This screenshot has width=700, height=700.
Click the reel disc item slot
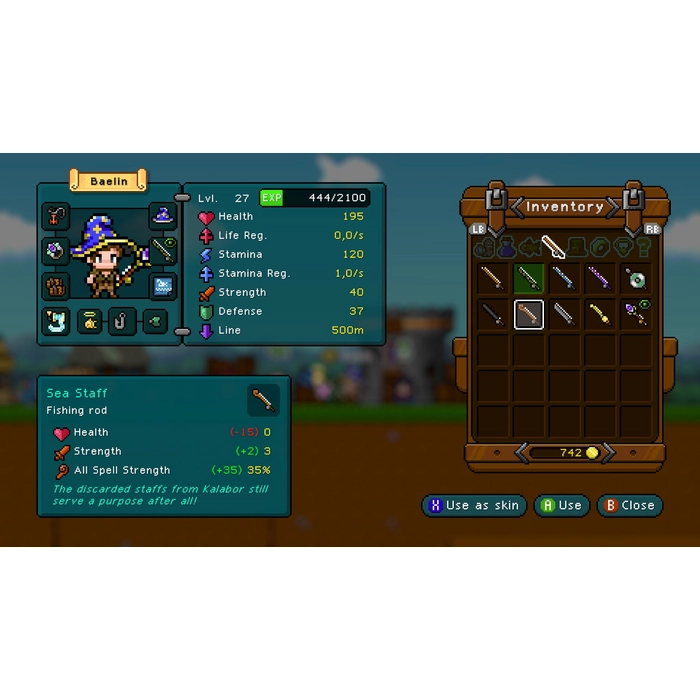pos(636,278)
